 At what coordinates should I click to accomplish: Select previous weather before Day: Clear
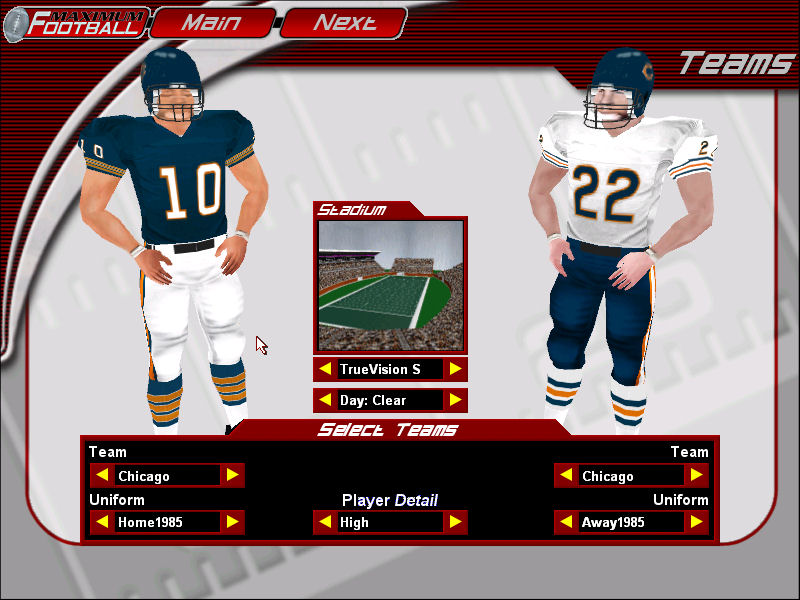pyautogui.click(x=325, y=400)
